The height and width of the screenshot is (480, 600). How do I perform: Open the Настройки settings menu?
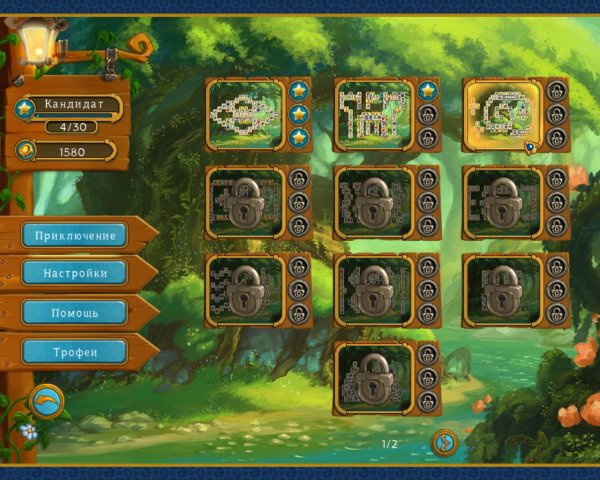(x=75, y=273)
